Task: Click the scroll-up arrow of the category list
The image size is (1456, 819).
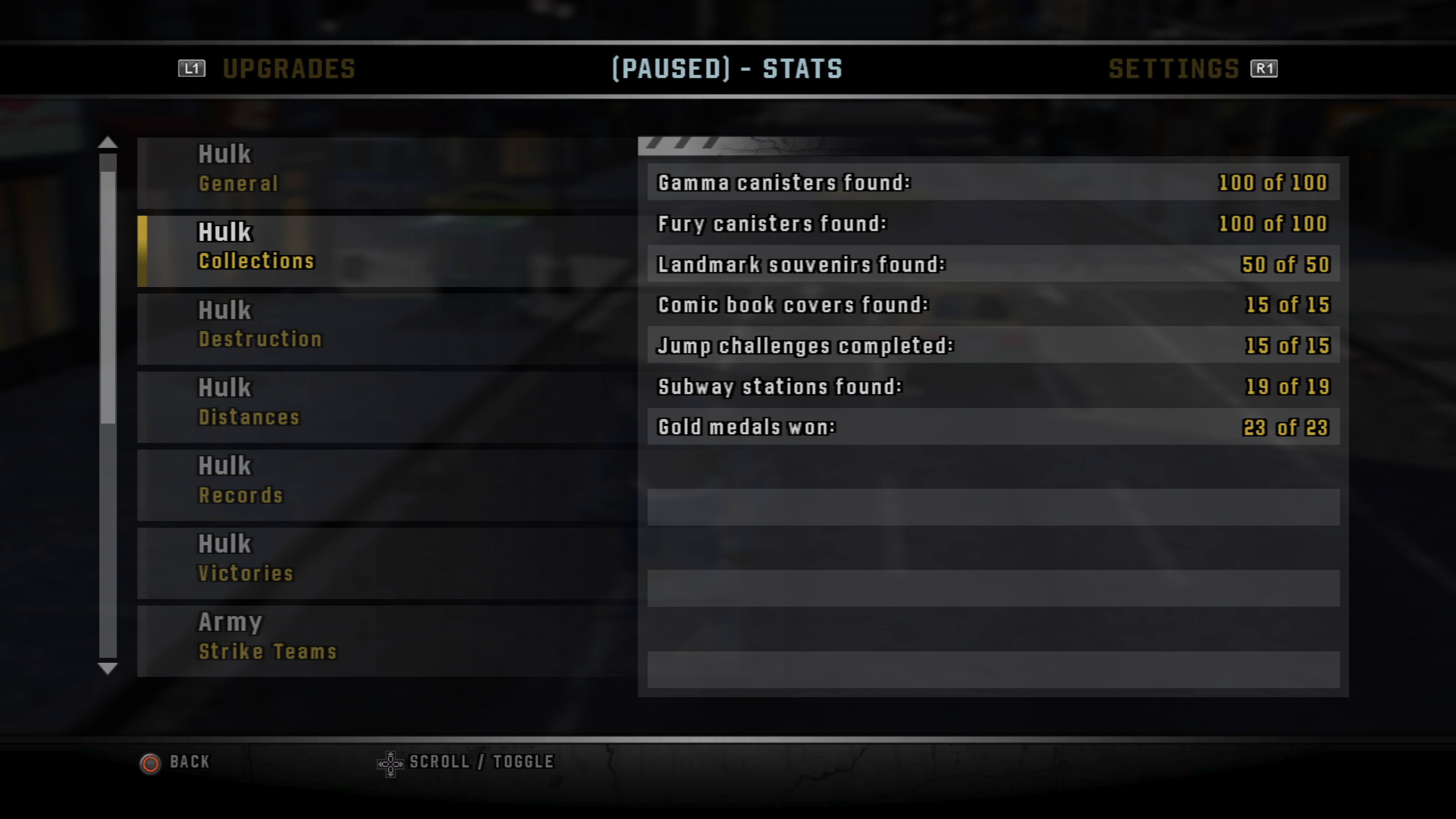Action: 107,143
